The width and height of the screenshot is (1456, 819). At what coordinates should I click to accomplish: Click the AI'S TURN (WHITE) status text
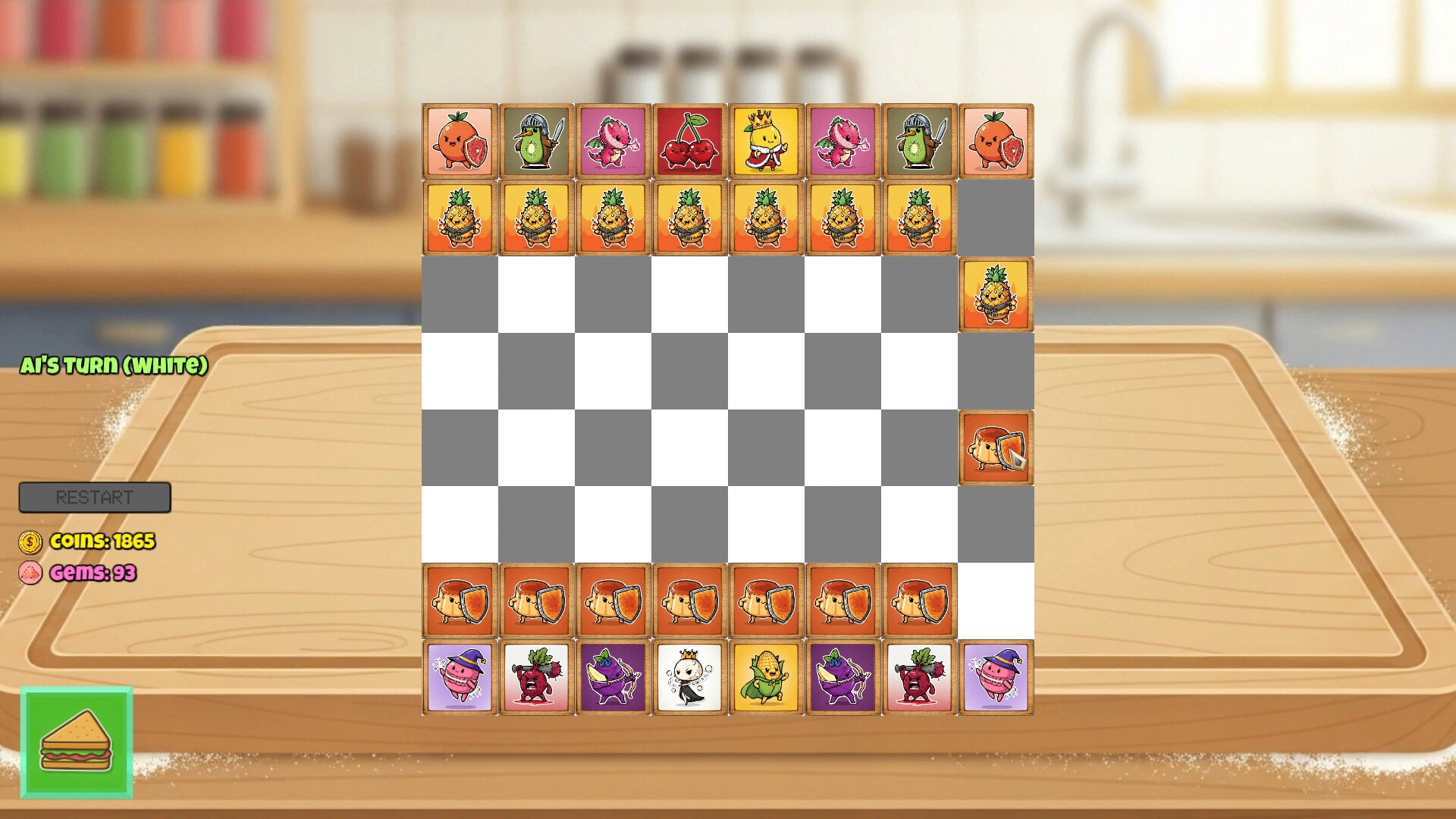(x=114, y=366)
